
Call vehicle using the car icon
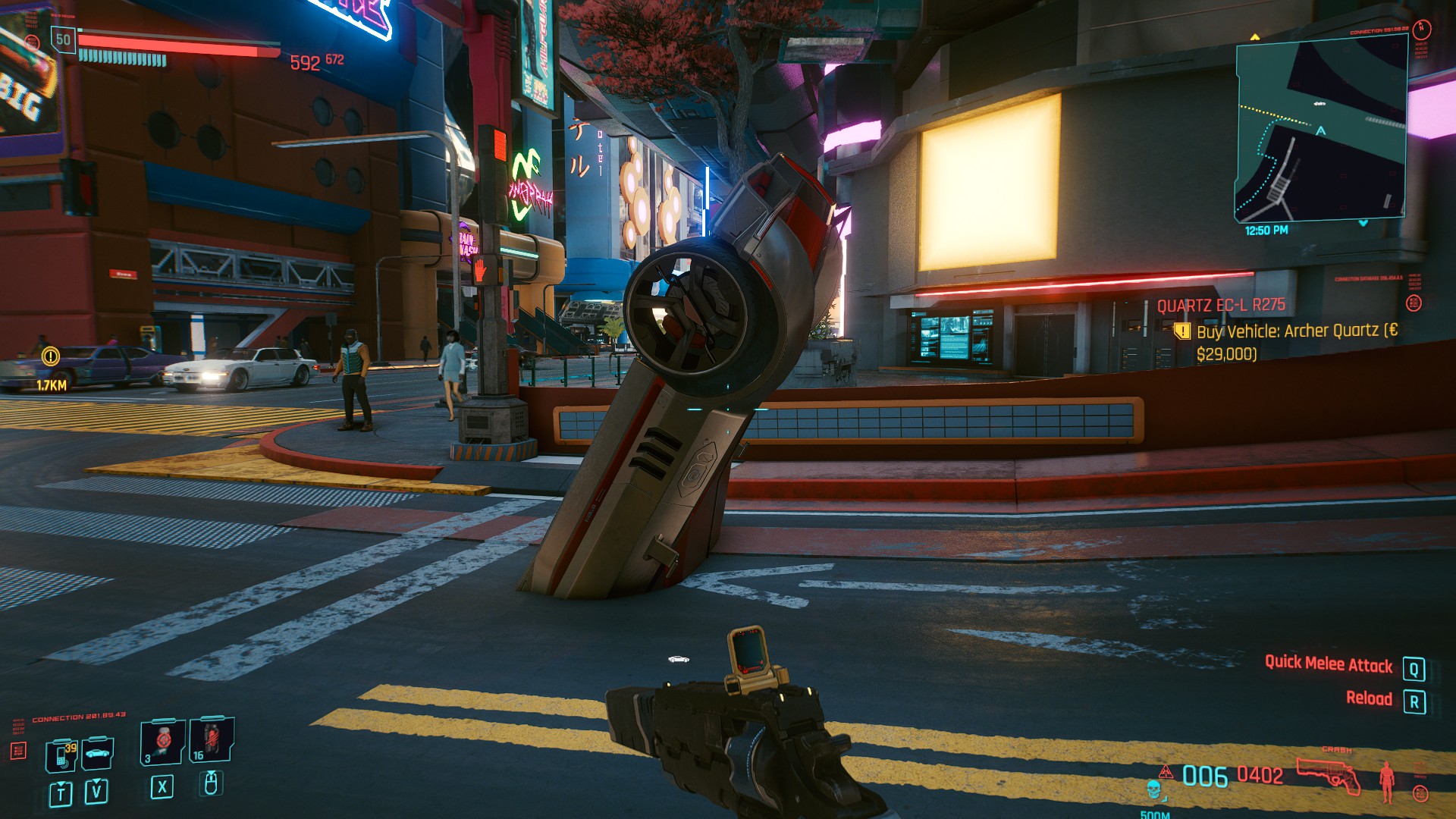[x=98, y=753]
